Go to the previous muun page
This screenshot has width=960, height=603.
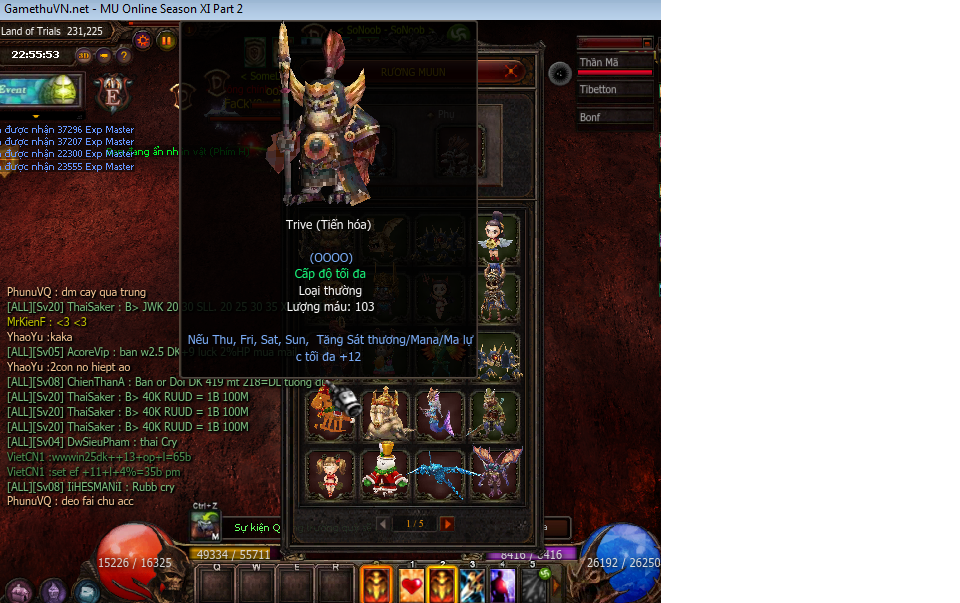click(x=382, y=523)
